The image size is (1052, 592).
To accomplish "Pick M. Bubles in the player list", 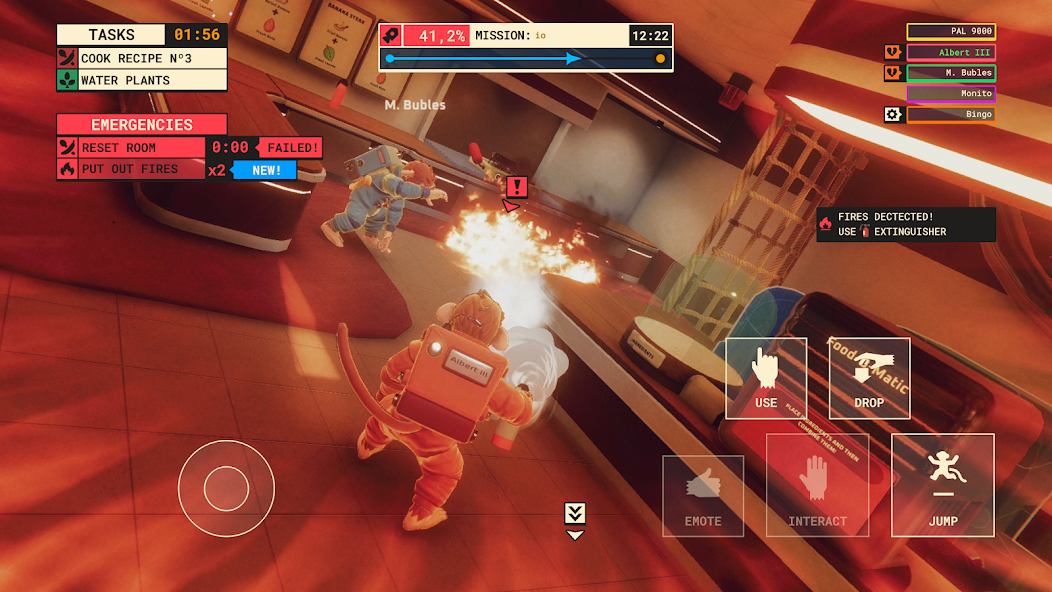I will [951, 73].
